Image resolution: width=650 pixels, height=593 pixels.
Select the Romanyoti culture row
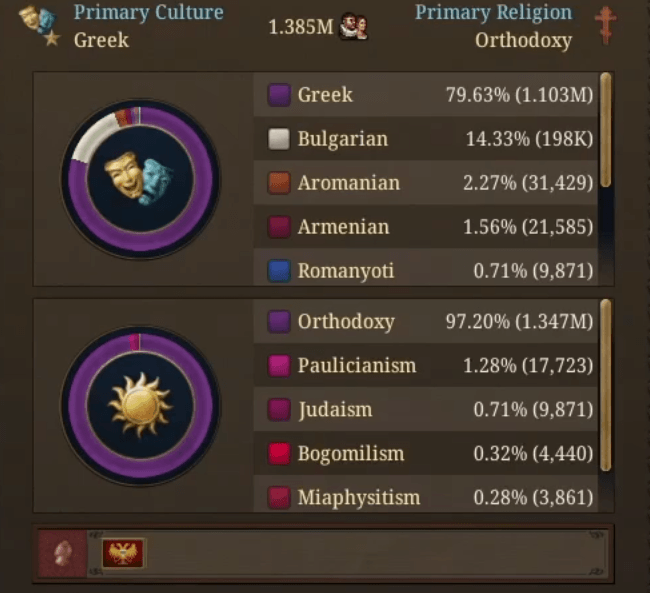(x=425, y=270)
